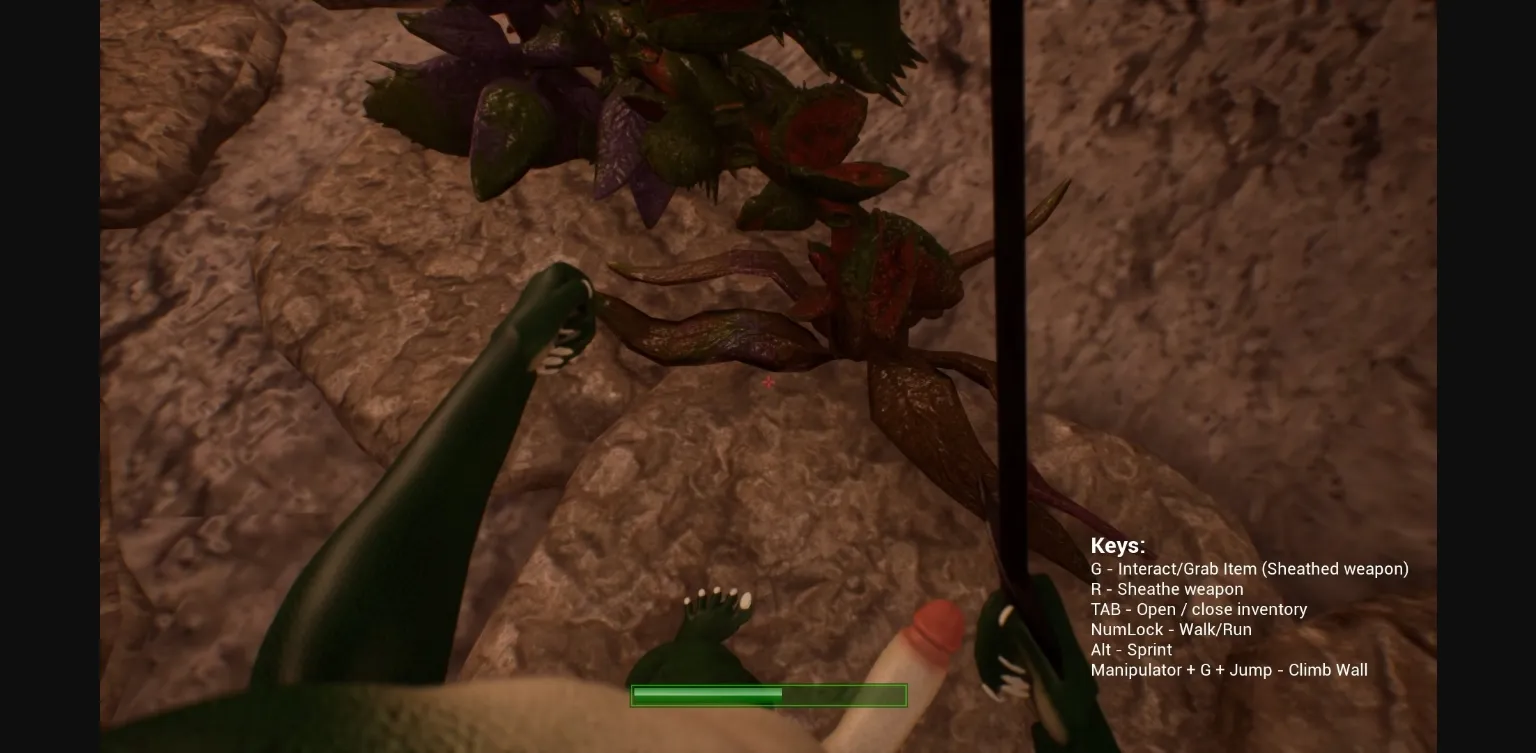Click the TAB - Open / close inventory hint
1536x753 pixels.
(x=1199, y=609)
